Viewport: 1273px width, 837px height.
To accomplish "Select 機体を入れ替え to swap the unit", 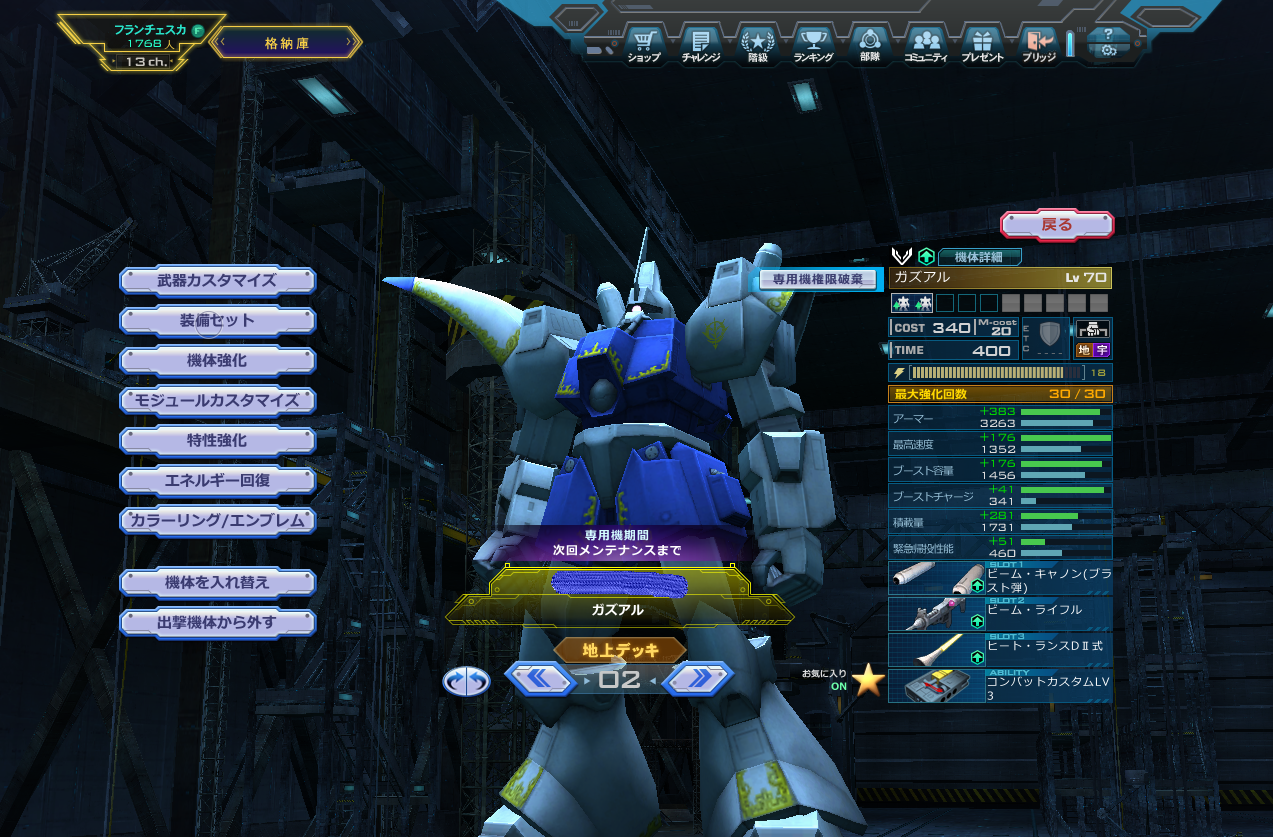I will [x=217, y=582].
